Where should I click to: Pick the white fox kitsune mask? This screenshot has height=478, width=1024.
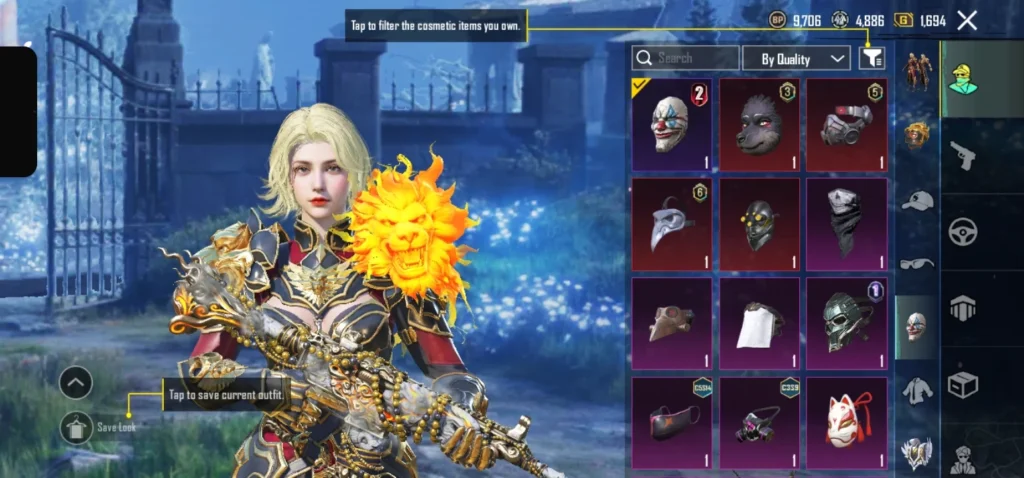846,423
